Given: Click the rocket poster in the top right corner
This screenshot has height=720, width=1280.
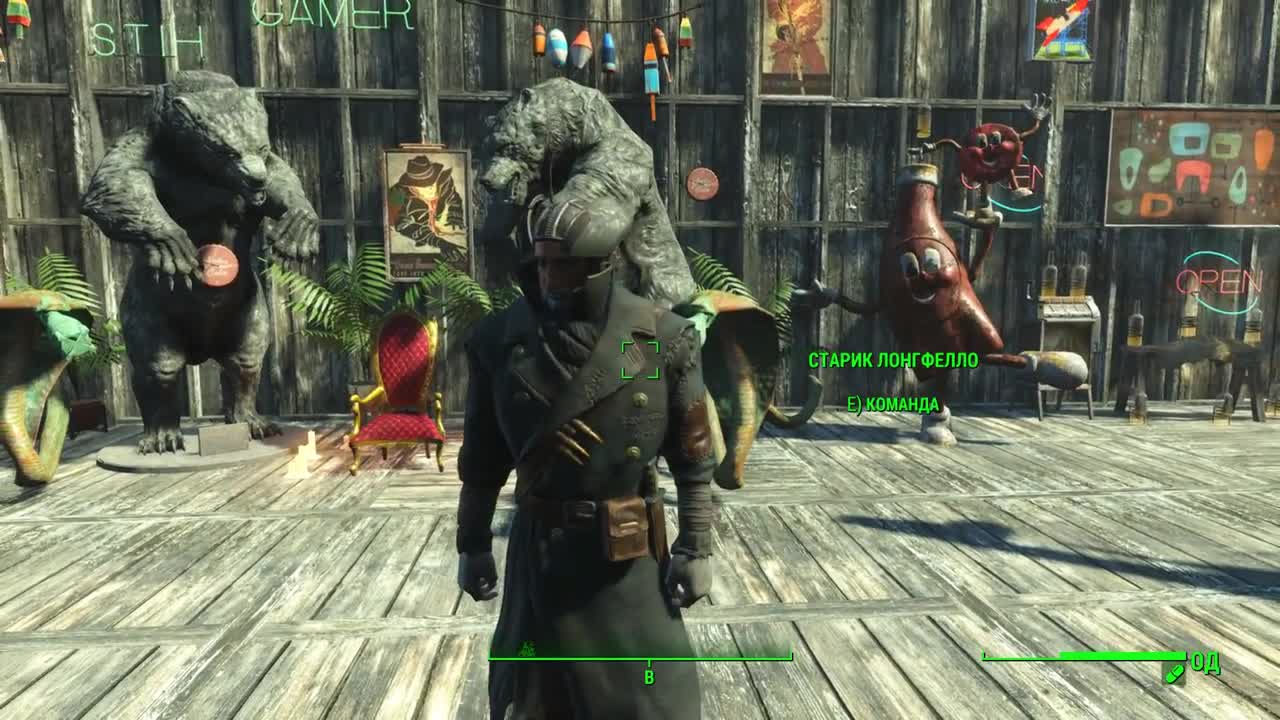Looking at the screenshot, I should click(1063, 30).
